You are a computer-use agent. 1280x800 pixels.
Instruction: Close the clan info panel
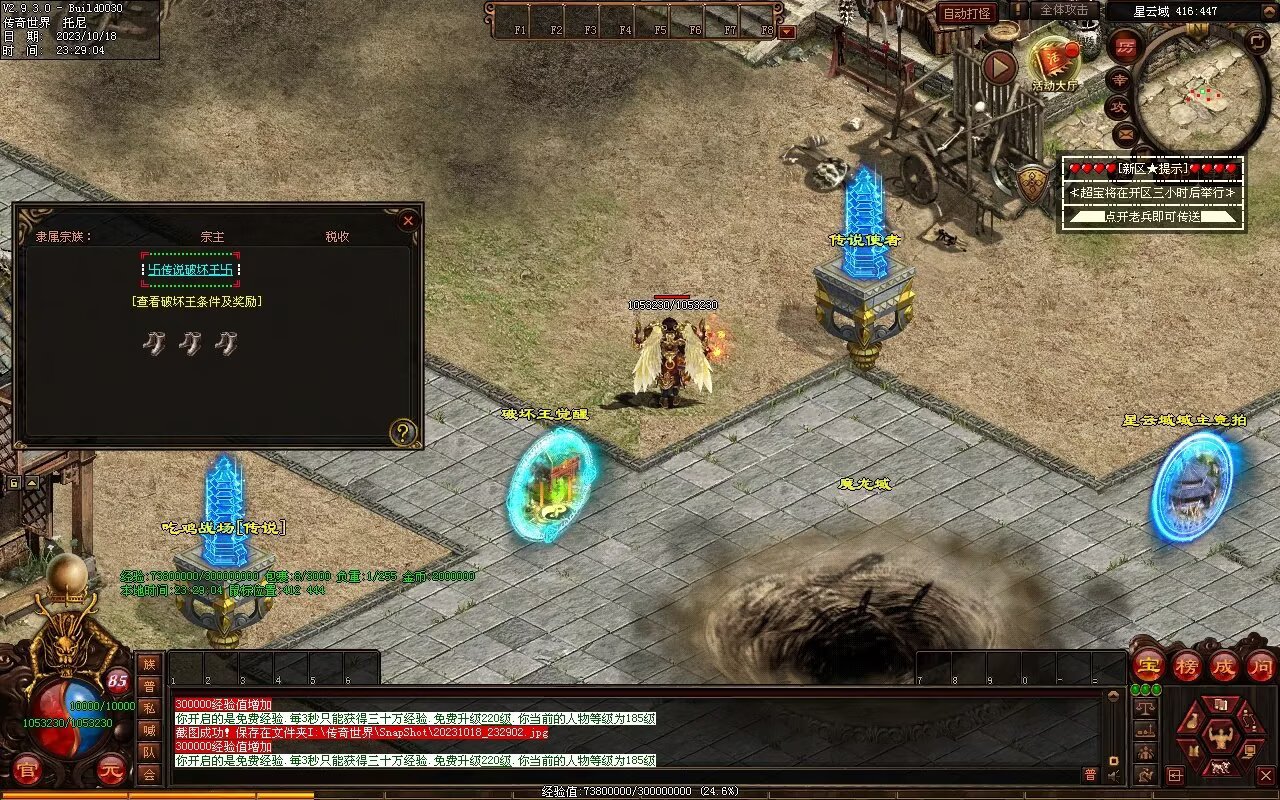[408, 221]
